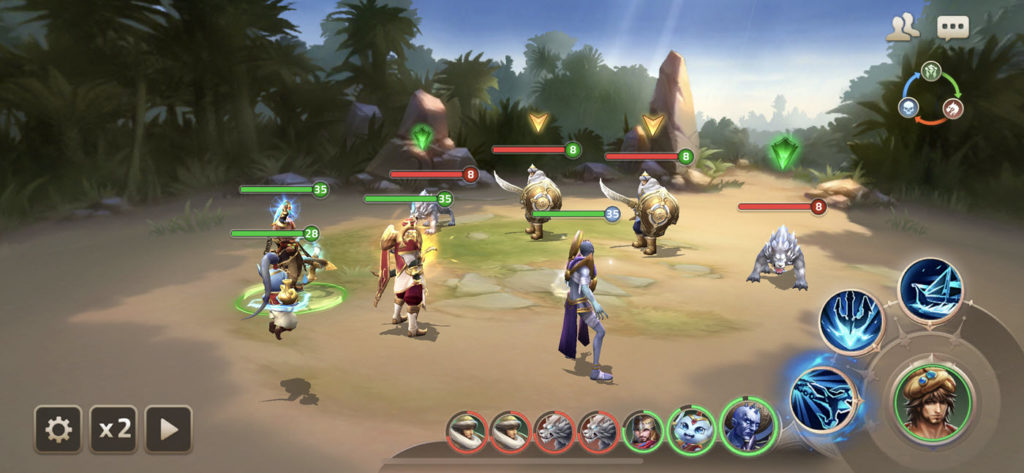Select the blue cat turn-order portrait
The width and height of the screenshot is (1024, 473).
691,431
